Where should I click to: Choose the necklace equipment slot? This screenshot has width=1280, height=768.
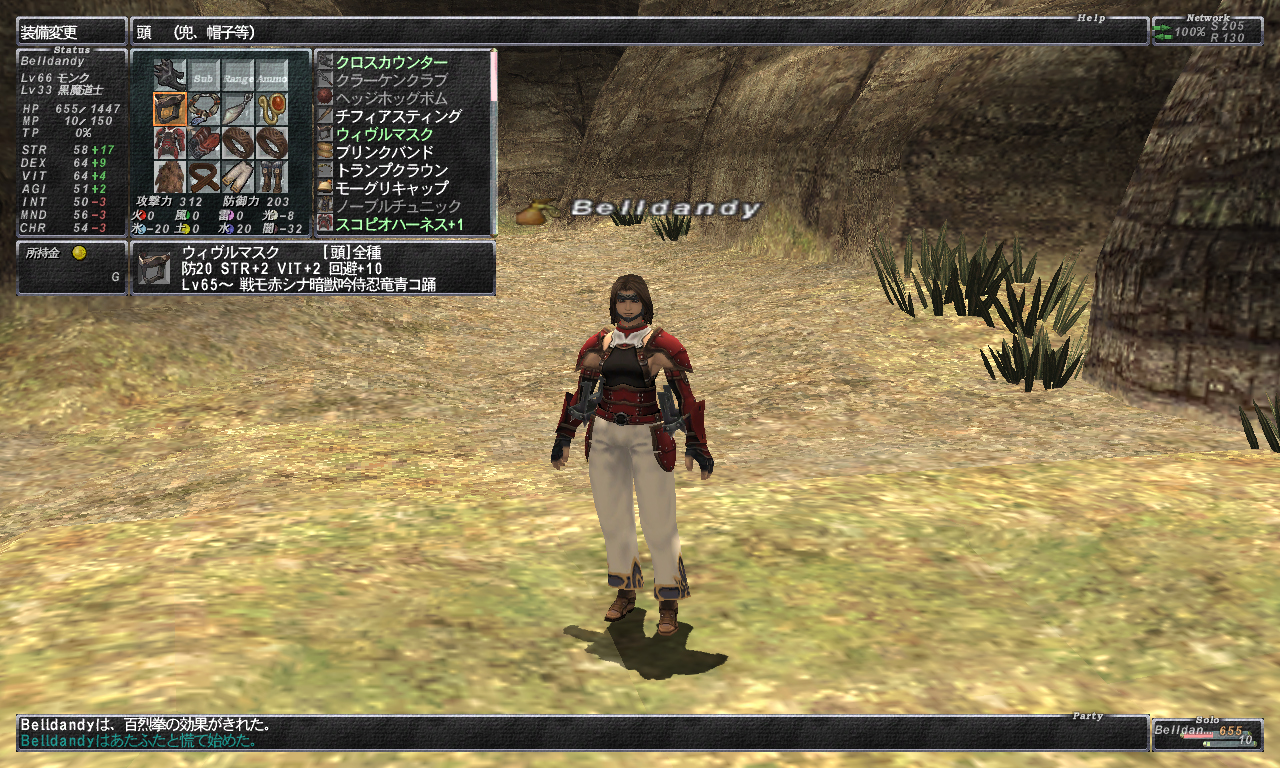tap(204, 108)
